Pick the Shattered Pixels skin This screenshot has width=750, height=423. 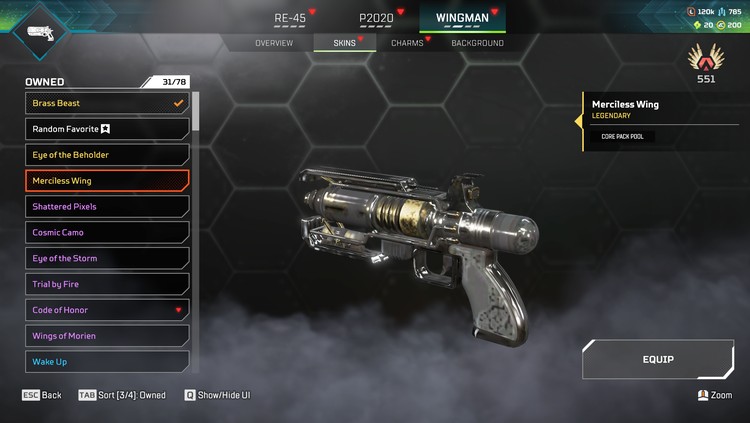pyautogui.click(x=107, y=207)
